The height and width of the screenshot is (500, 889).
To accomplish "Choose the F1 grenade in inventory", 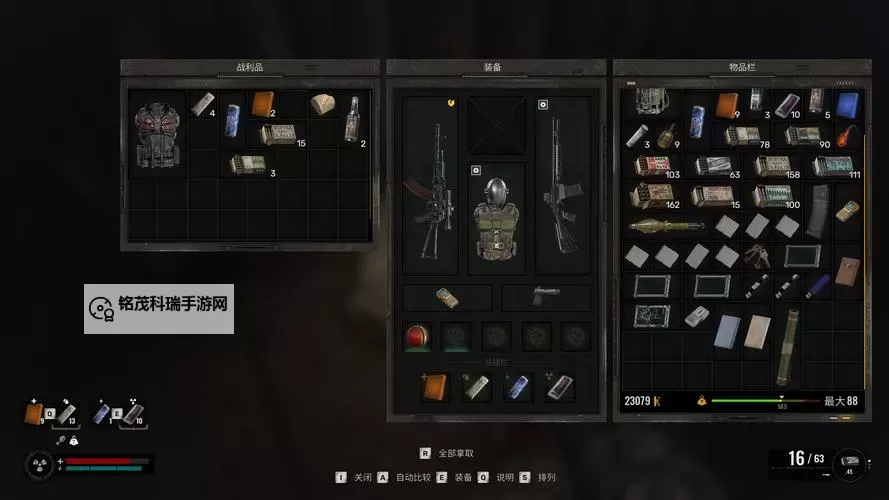I will point(664,134).
